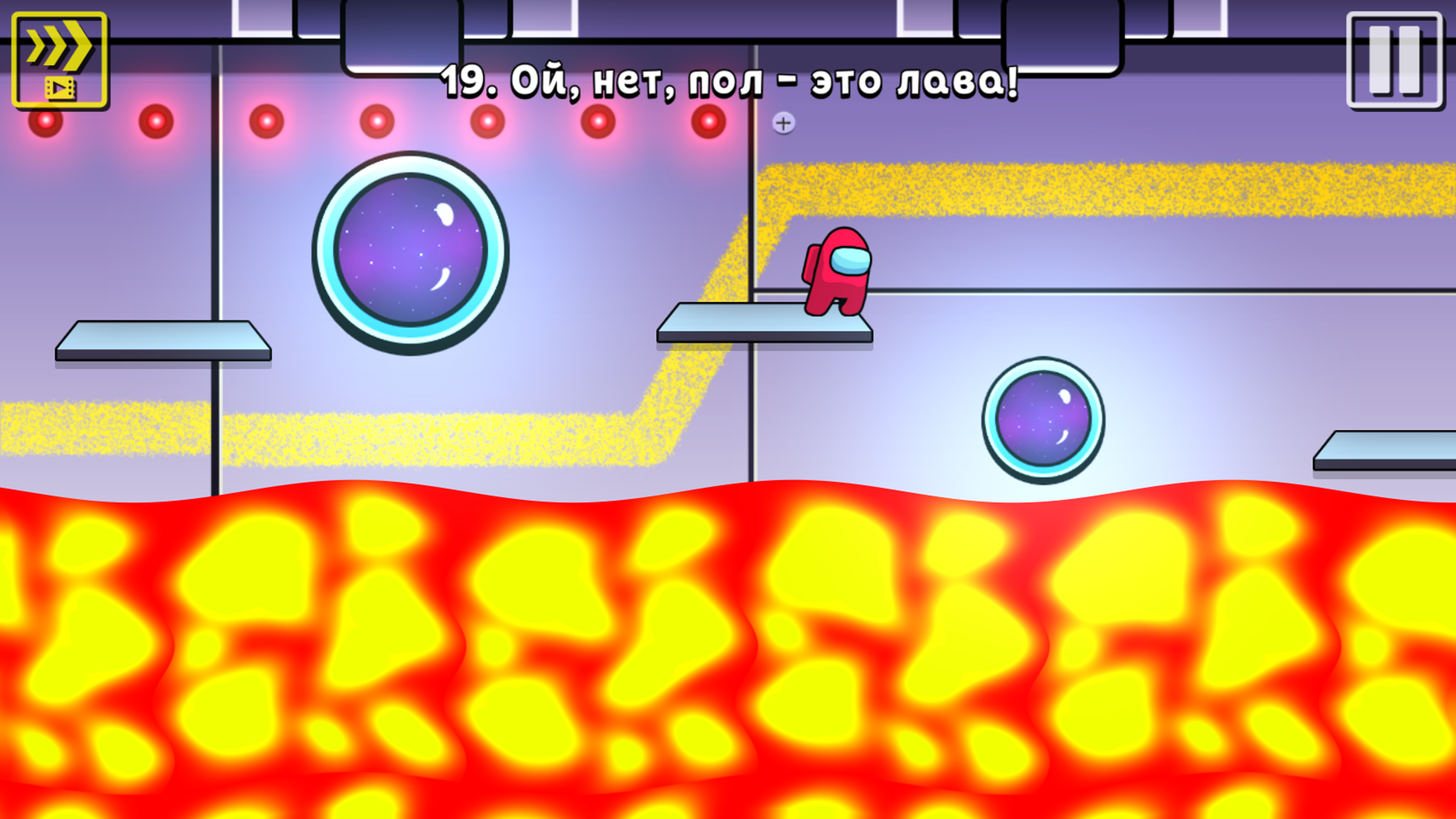The height and width of the screenshot is (819, 1456).
Task: Select the level title '19. Ой, нет, пол – это лава!'
Action: (728, 82)
